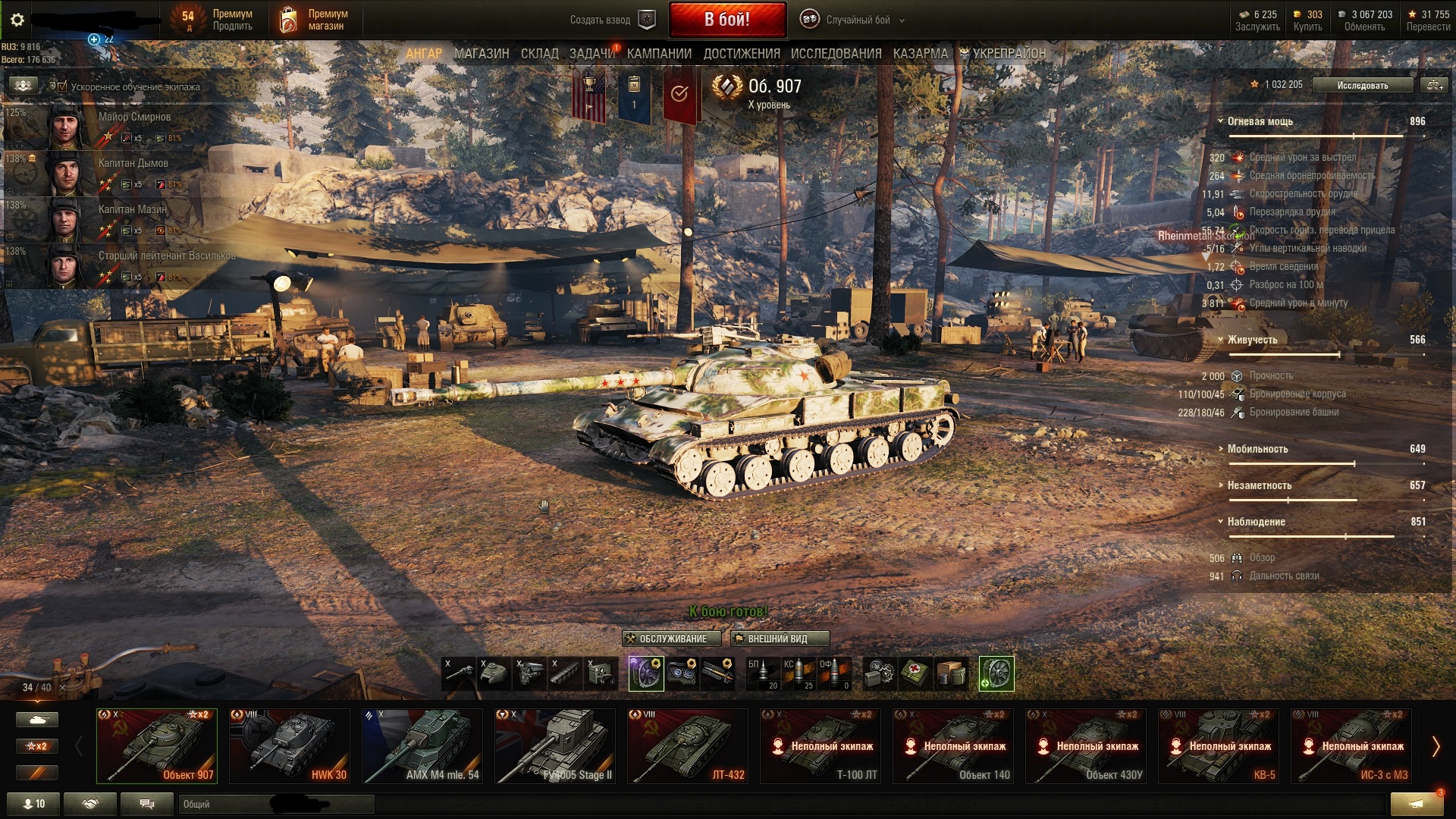Open ВНЕШНИЙ ВИД exterior customization
The width and height of the screenshot is (1456, 819).
779,639
